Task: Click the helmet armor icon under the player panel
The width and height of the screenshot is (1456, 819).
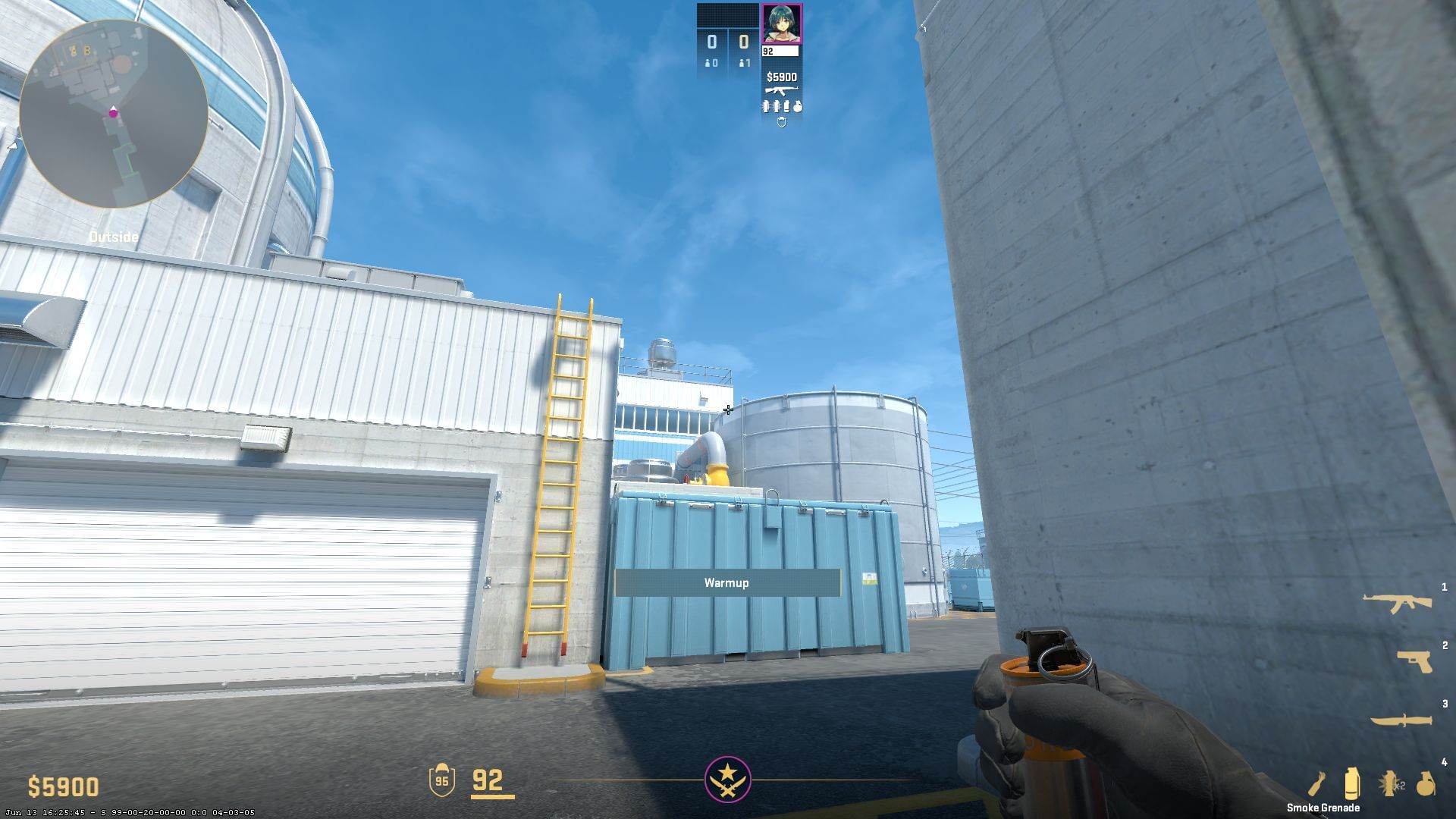Action: 782,122
